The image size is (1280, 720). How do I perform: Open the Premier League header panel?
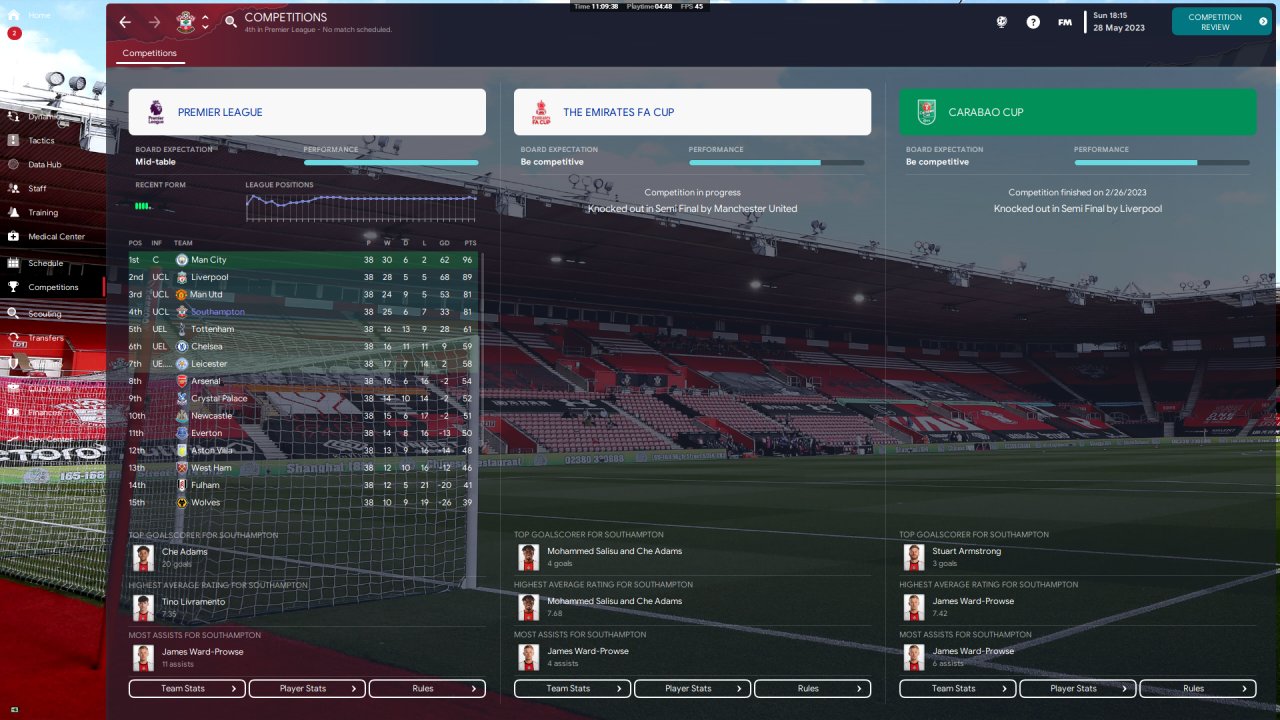coord(307,112)
